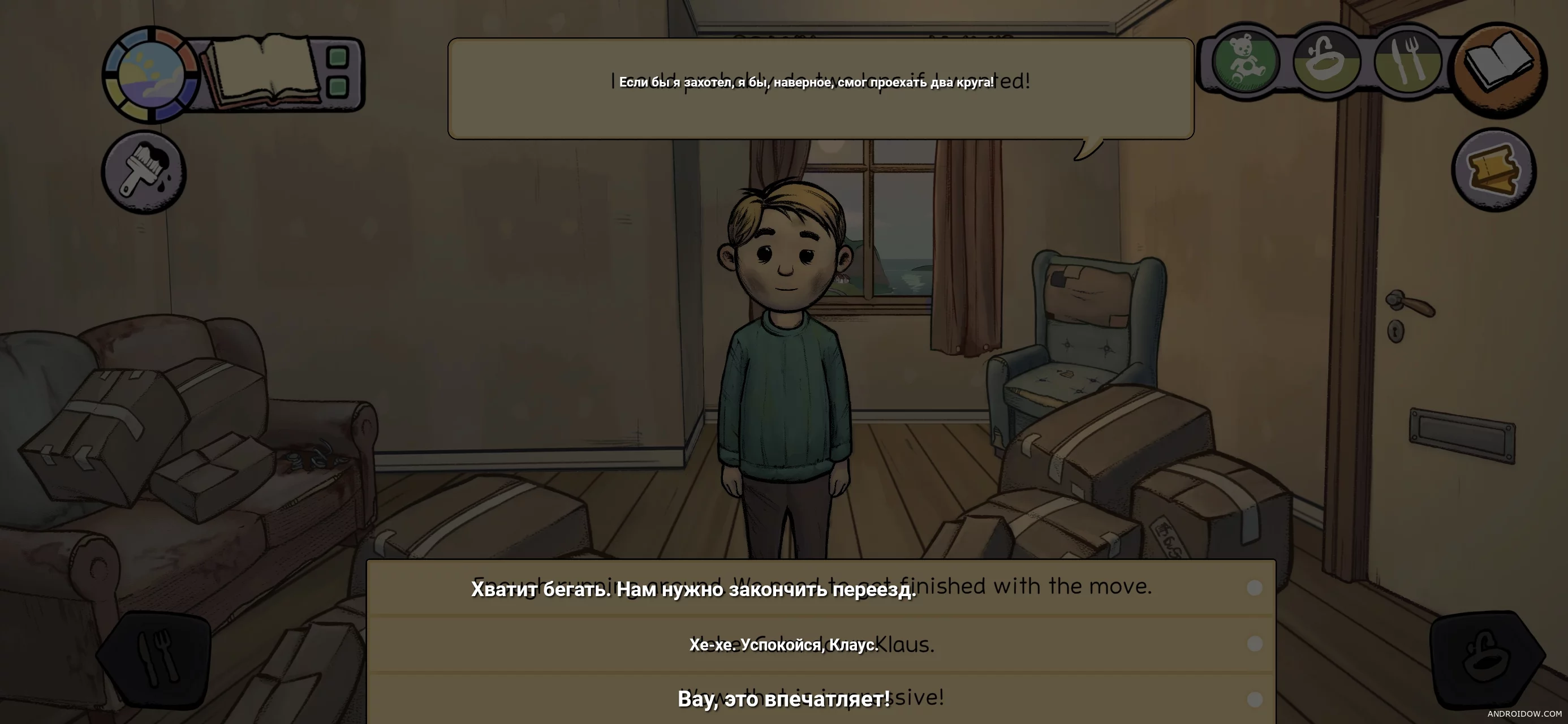This screenshot has height=724, width=1568.
Task: Select the paintbrush tool icon
Action: (x=144, y=173)
